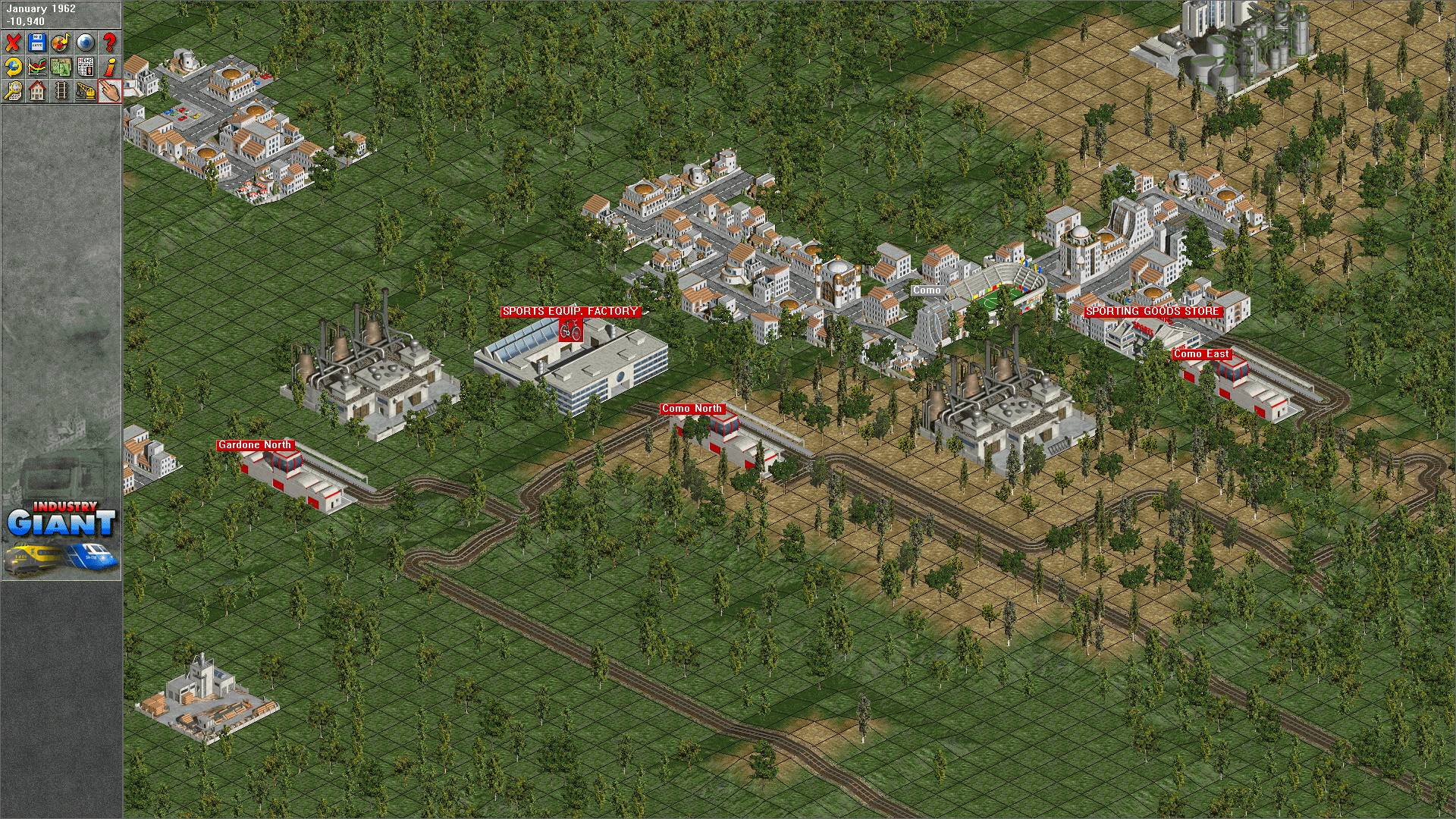
Task: Open company finances via the money icon
Action: pyautogui.click(x=61, y=67)
